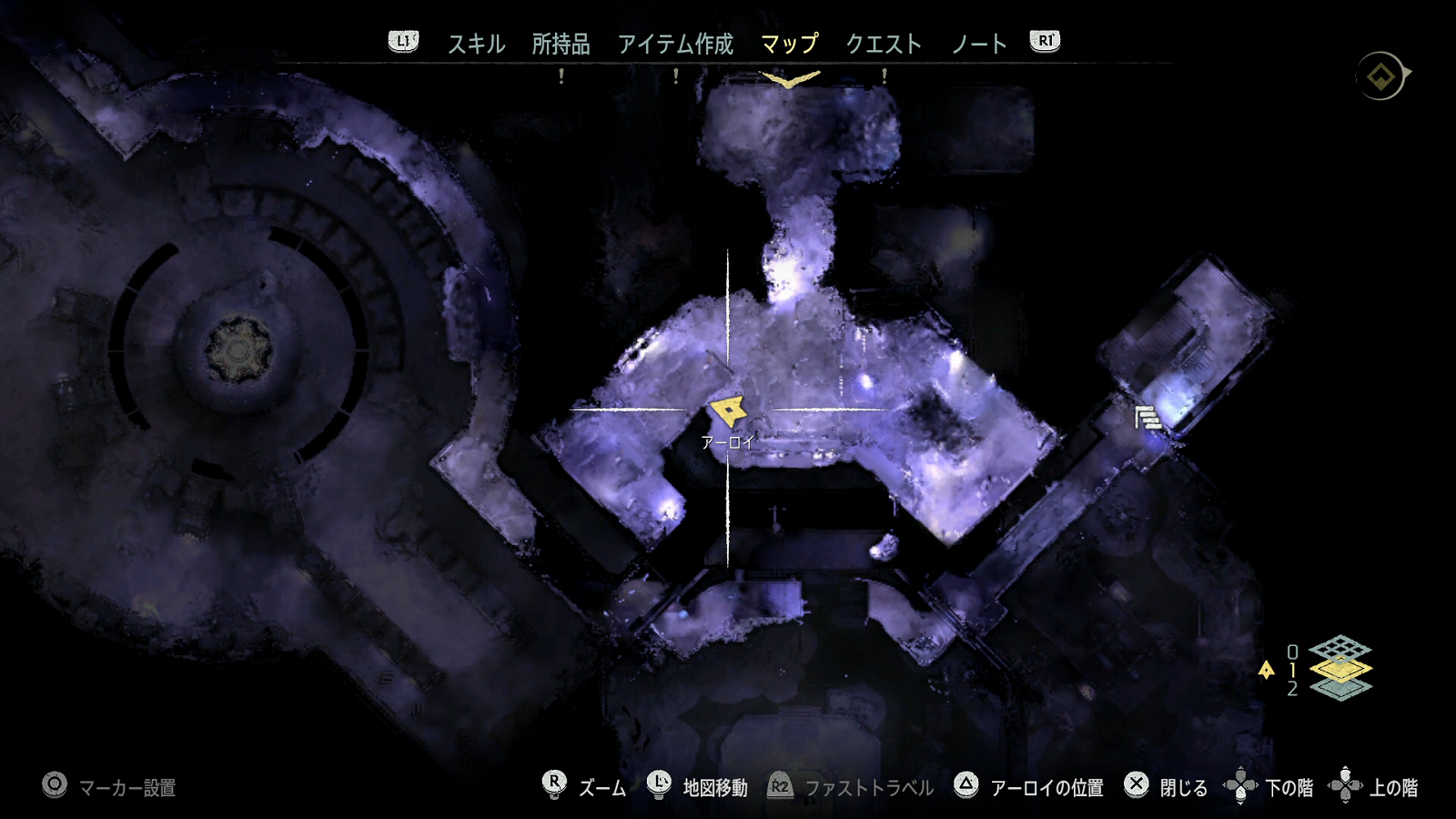Select the stairs icon on the map
Image resolution: width=1456 pixels, height=819 pixels.
(1148, 418)
